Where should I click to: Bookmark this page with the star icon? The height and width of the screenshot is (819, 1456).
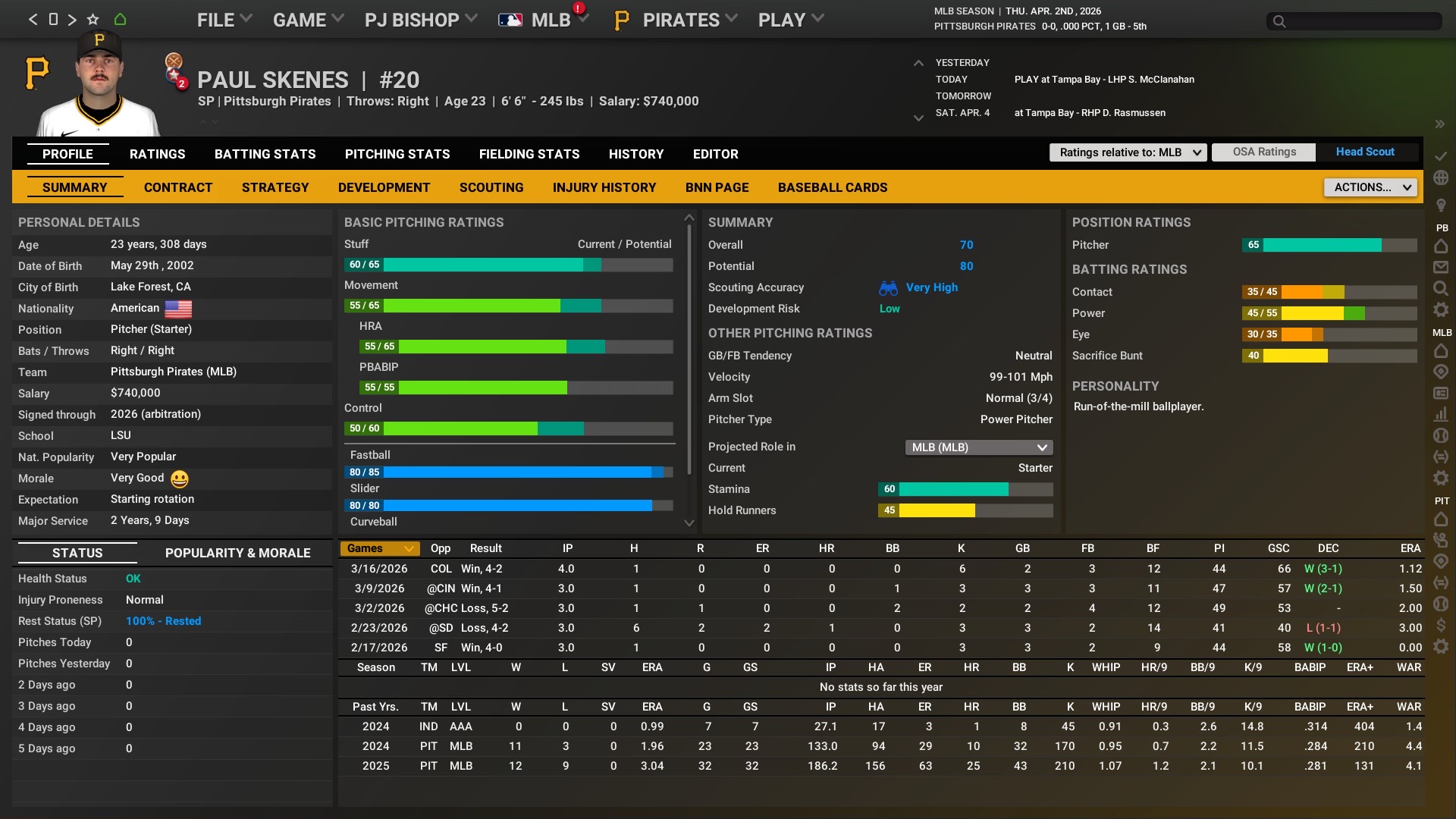93,20
